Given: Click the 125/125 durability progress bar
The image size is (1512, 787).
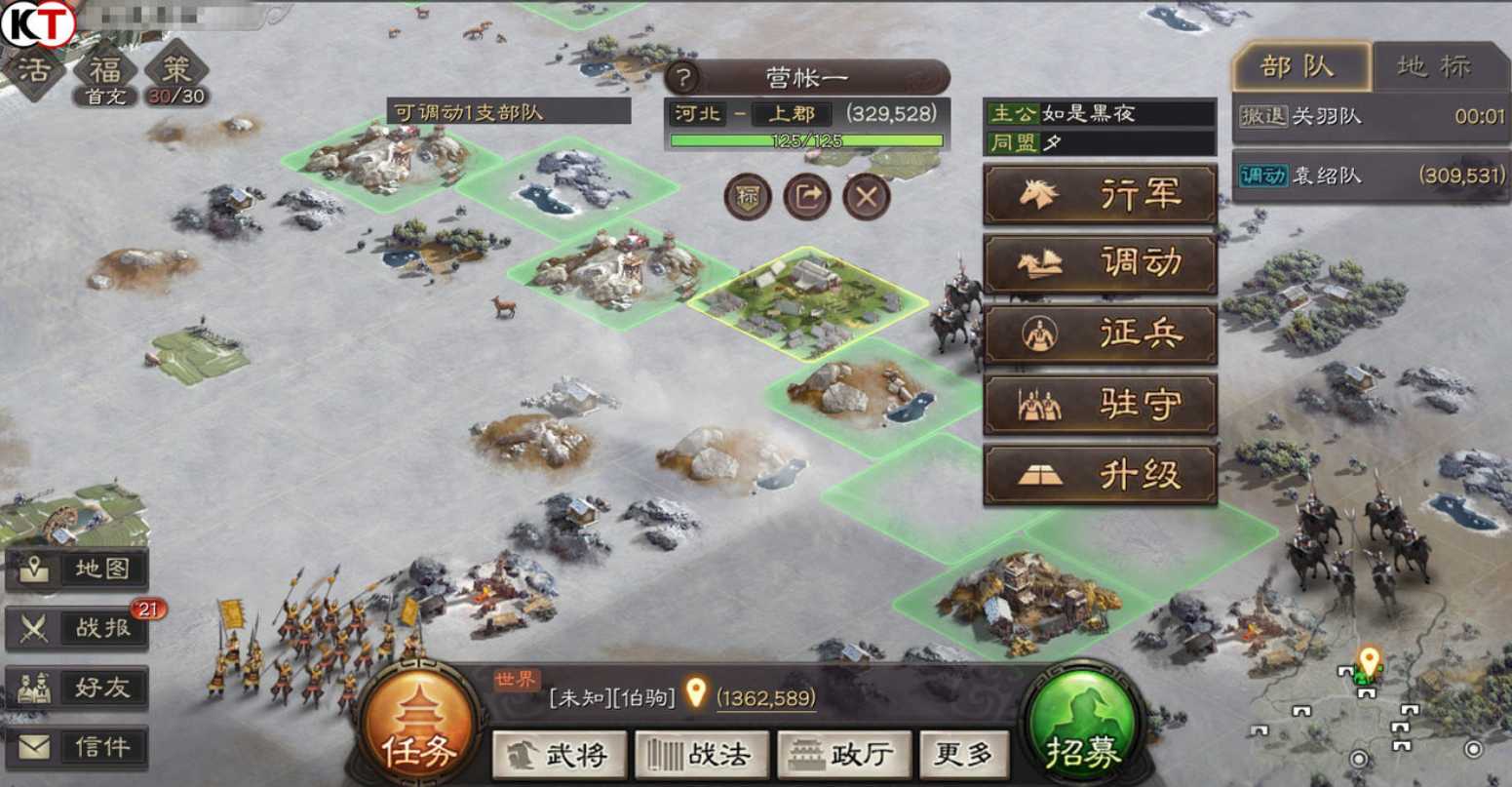Looking at the screenshot, I should click(x=806, y=141).
